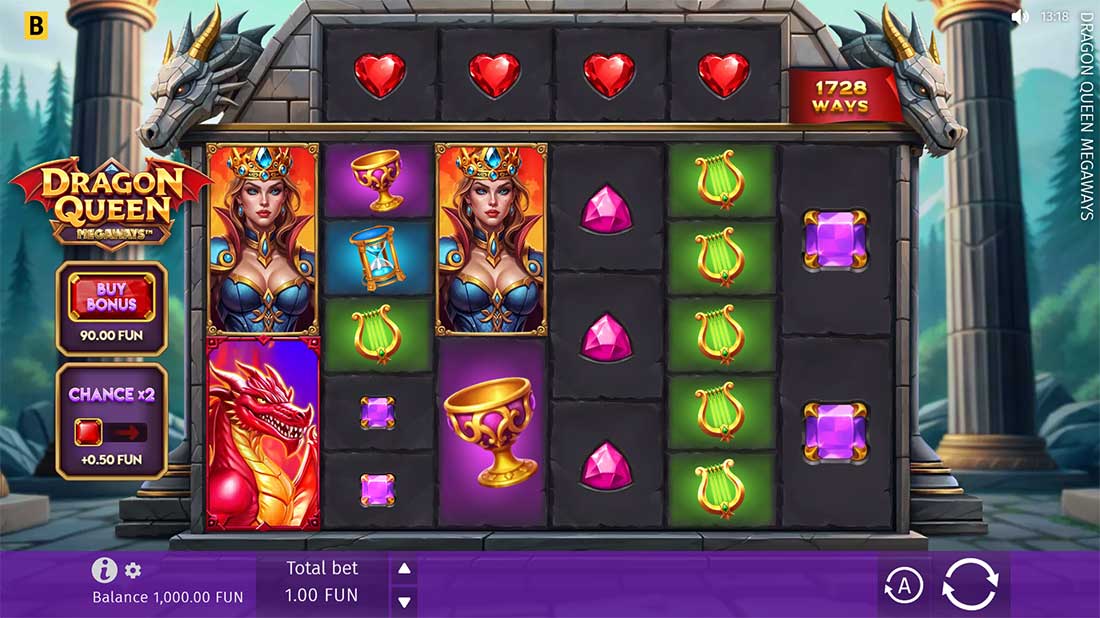Increase the total bet with the up arrow
Screen dimensions: 1100x618
[x=404, y=569]
